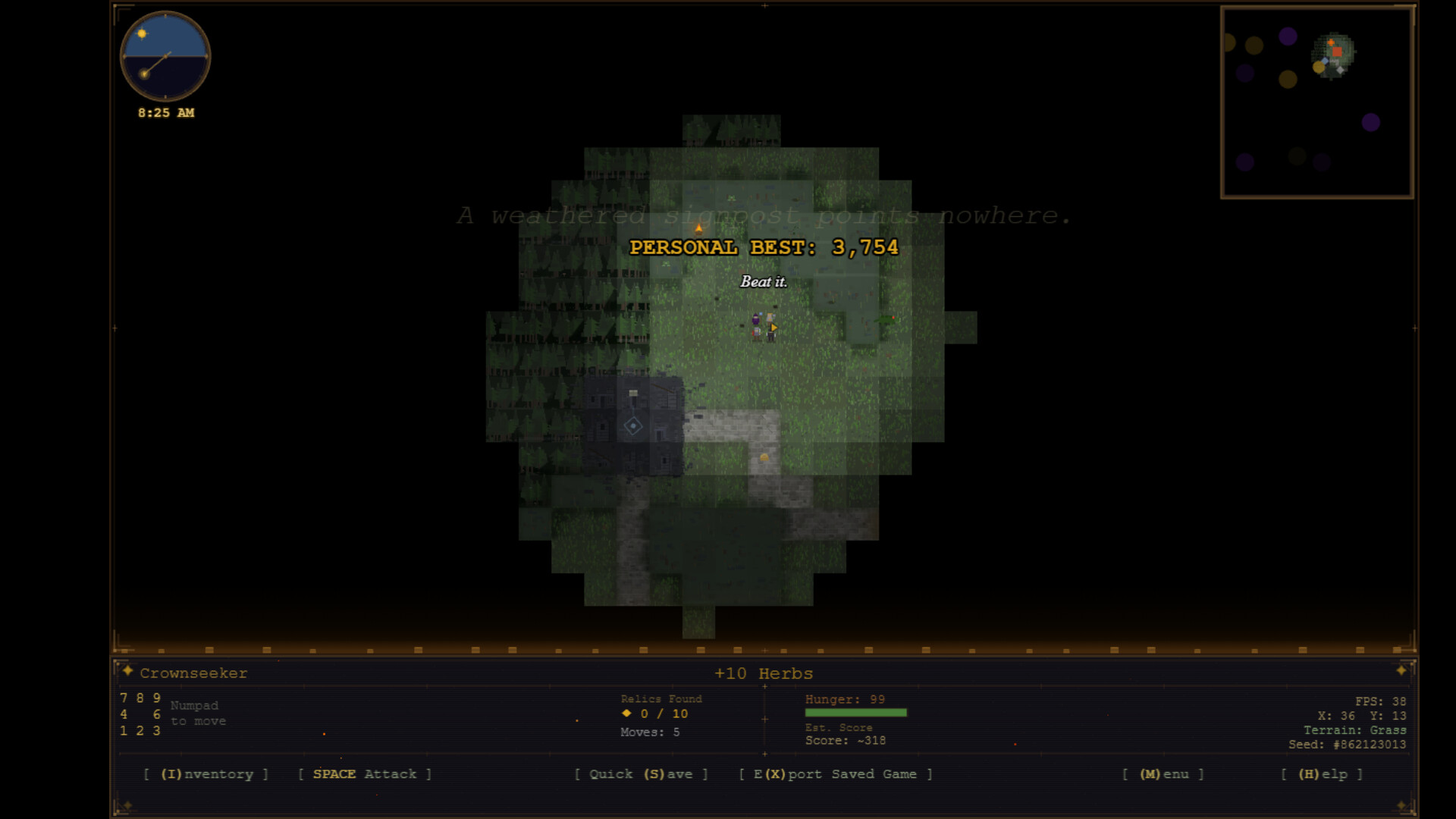Click the orange square marker on the minimap

tap(1337, 52)
